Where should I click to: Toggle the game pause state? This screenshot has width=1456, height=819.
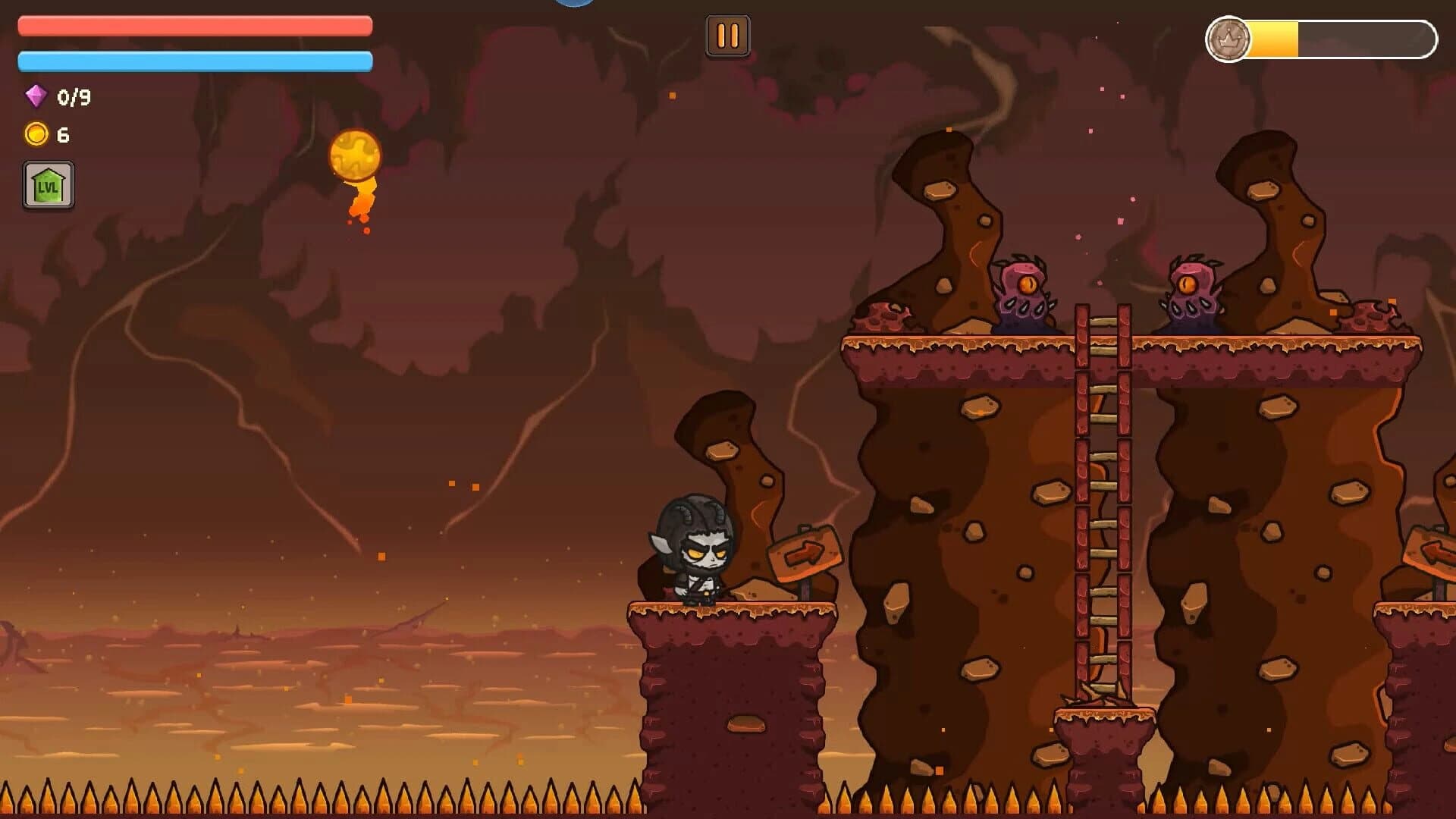(x=727, y=34)
